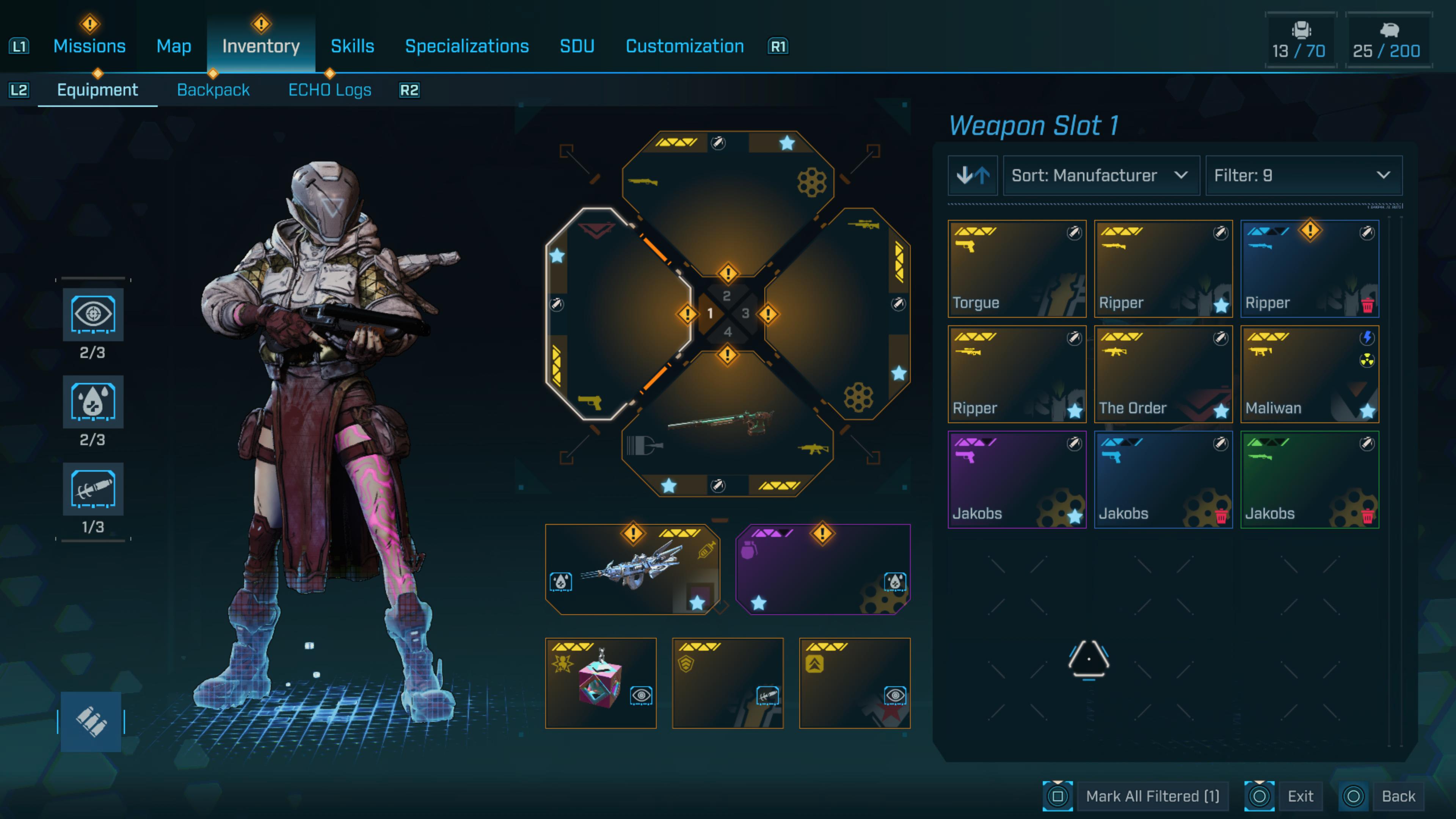
Task: Choose The Order weapon card
Action: pyautogui.click(x=1163, y=374)
